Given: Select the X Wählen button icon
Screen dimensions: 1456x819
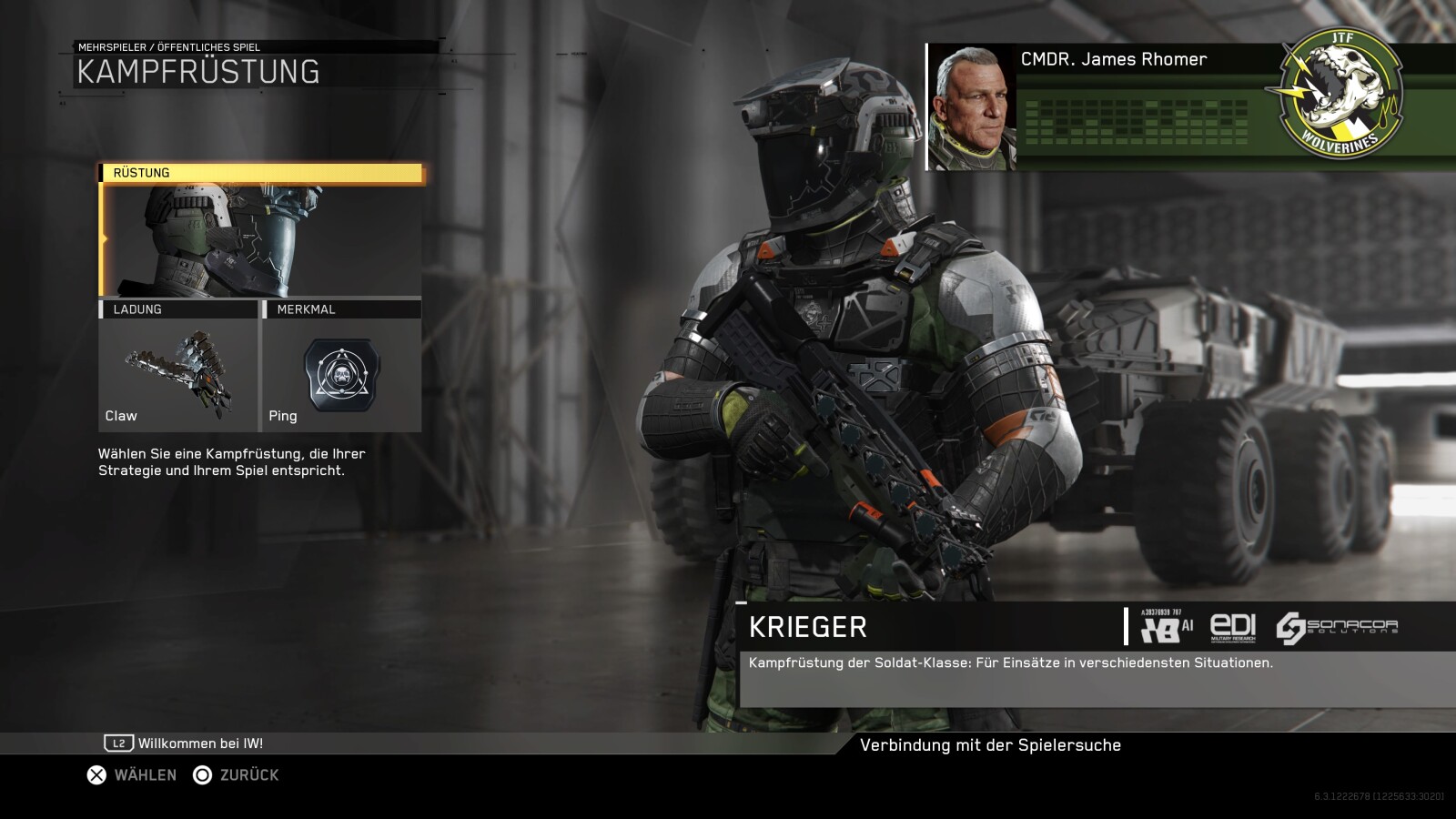Looking at the screenshot, I should pyautogui.click(x=94, y=774).
